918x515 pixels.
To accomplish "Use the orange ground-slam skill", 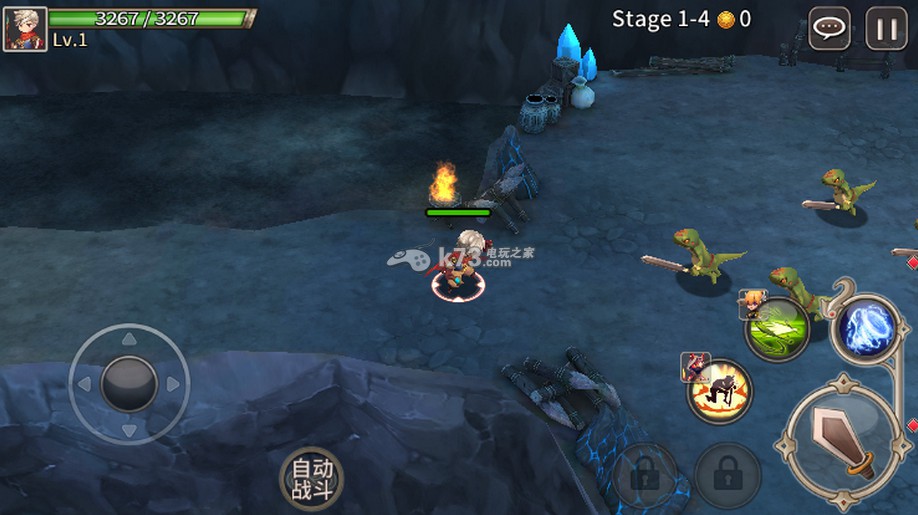I will 719,390.
